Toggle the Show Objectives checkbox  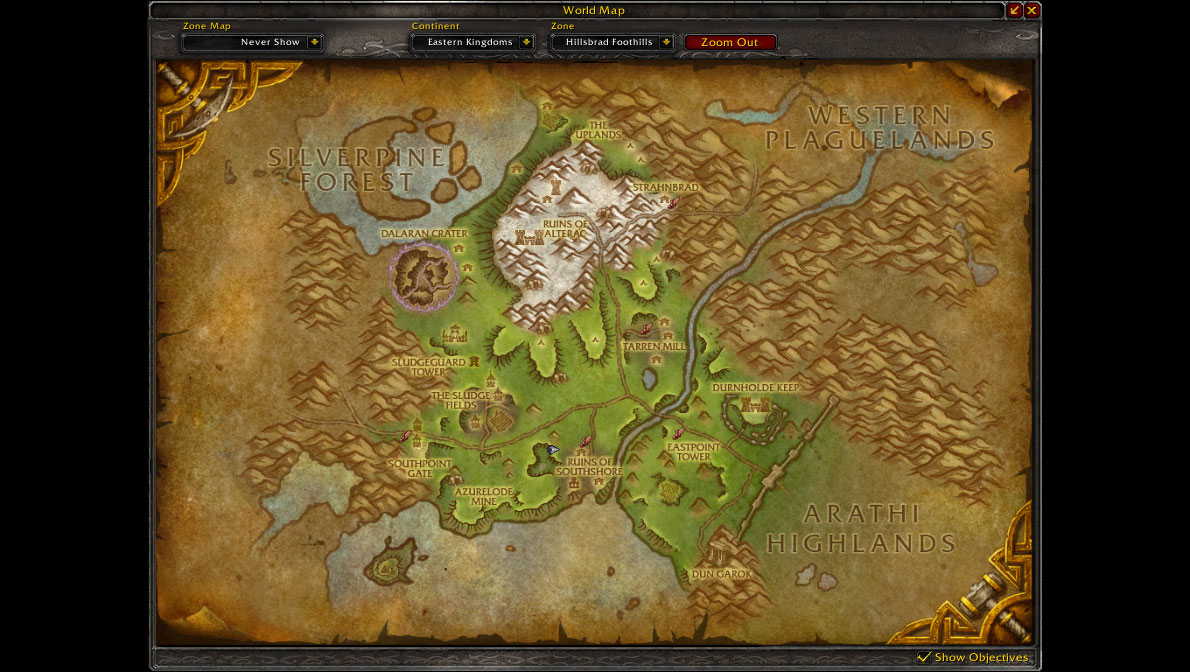click(x=924, y=657)
